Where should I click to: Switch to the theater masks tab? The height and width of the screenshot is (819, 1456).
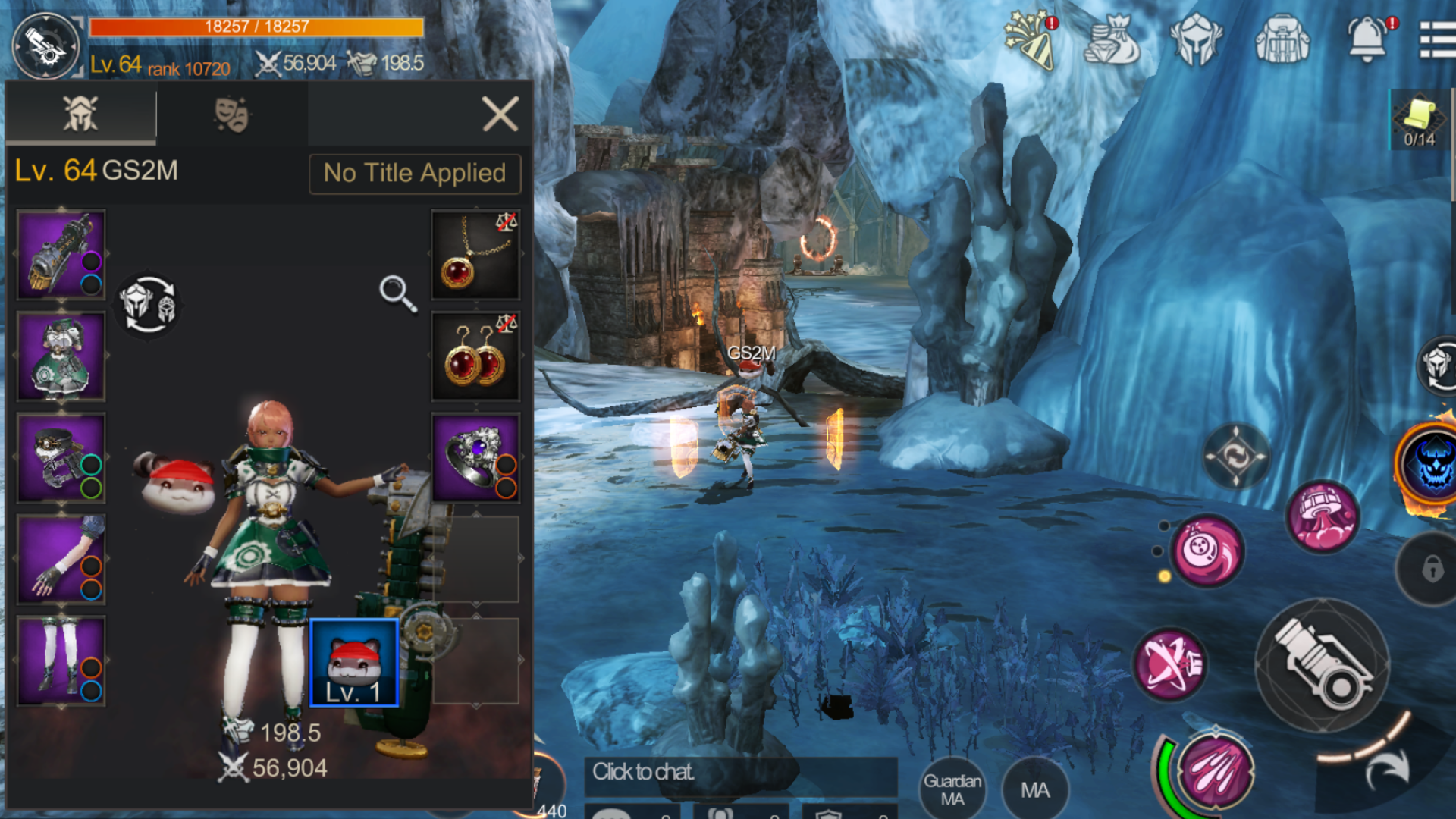pos(231,115)
